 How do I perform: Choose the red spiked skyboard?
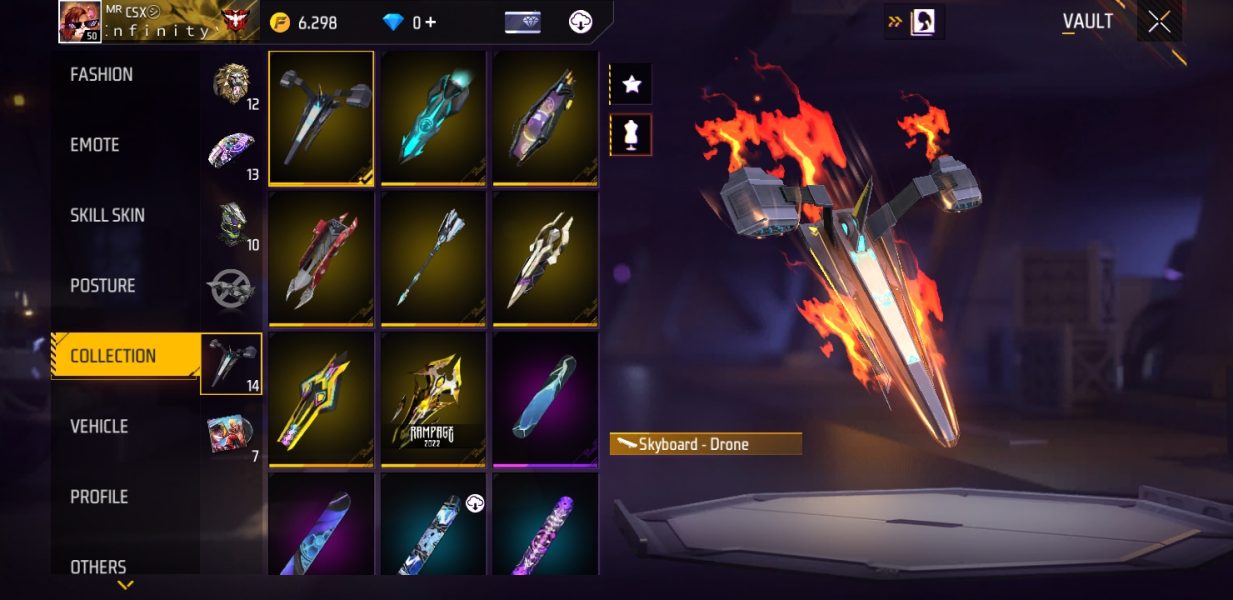pos(321,258)
